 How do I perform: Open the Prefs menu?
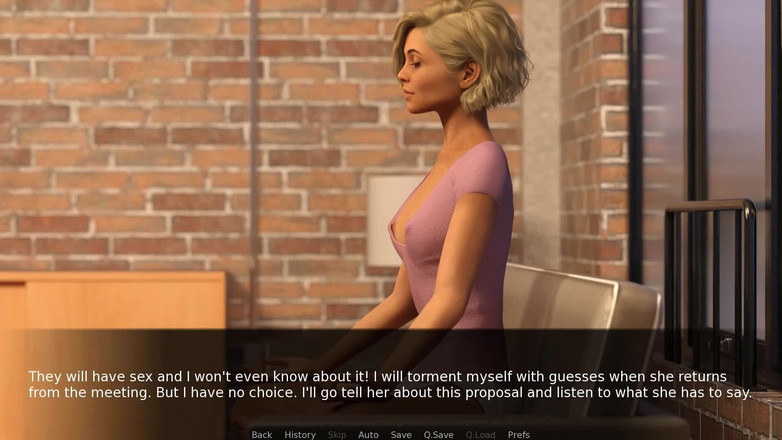(x=518, y=434)
